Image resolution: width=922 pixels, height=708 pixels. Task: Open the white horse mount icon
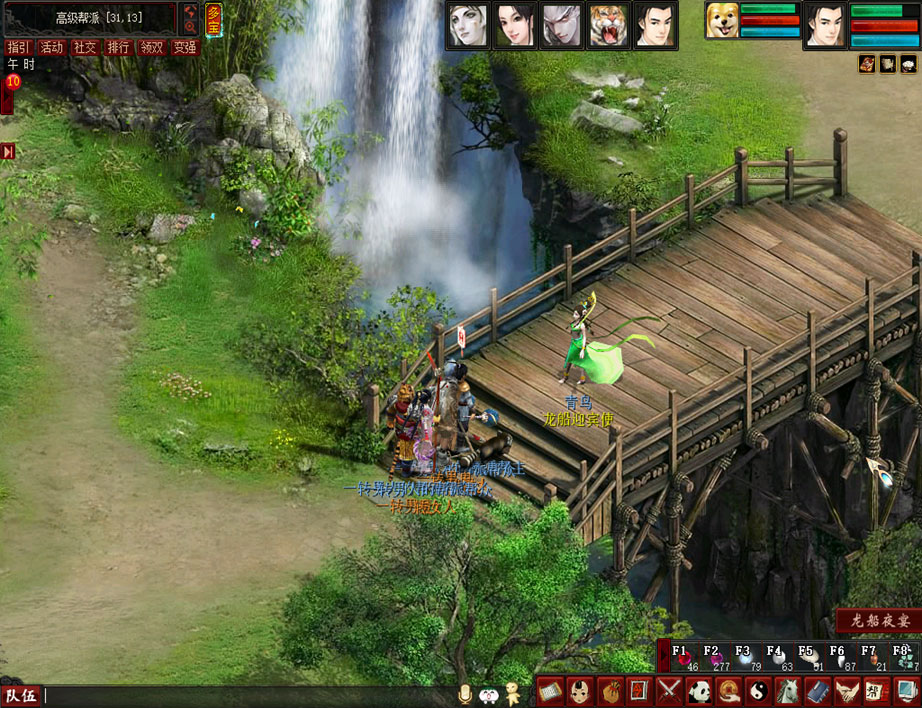[788, 691]
